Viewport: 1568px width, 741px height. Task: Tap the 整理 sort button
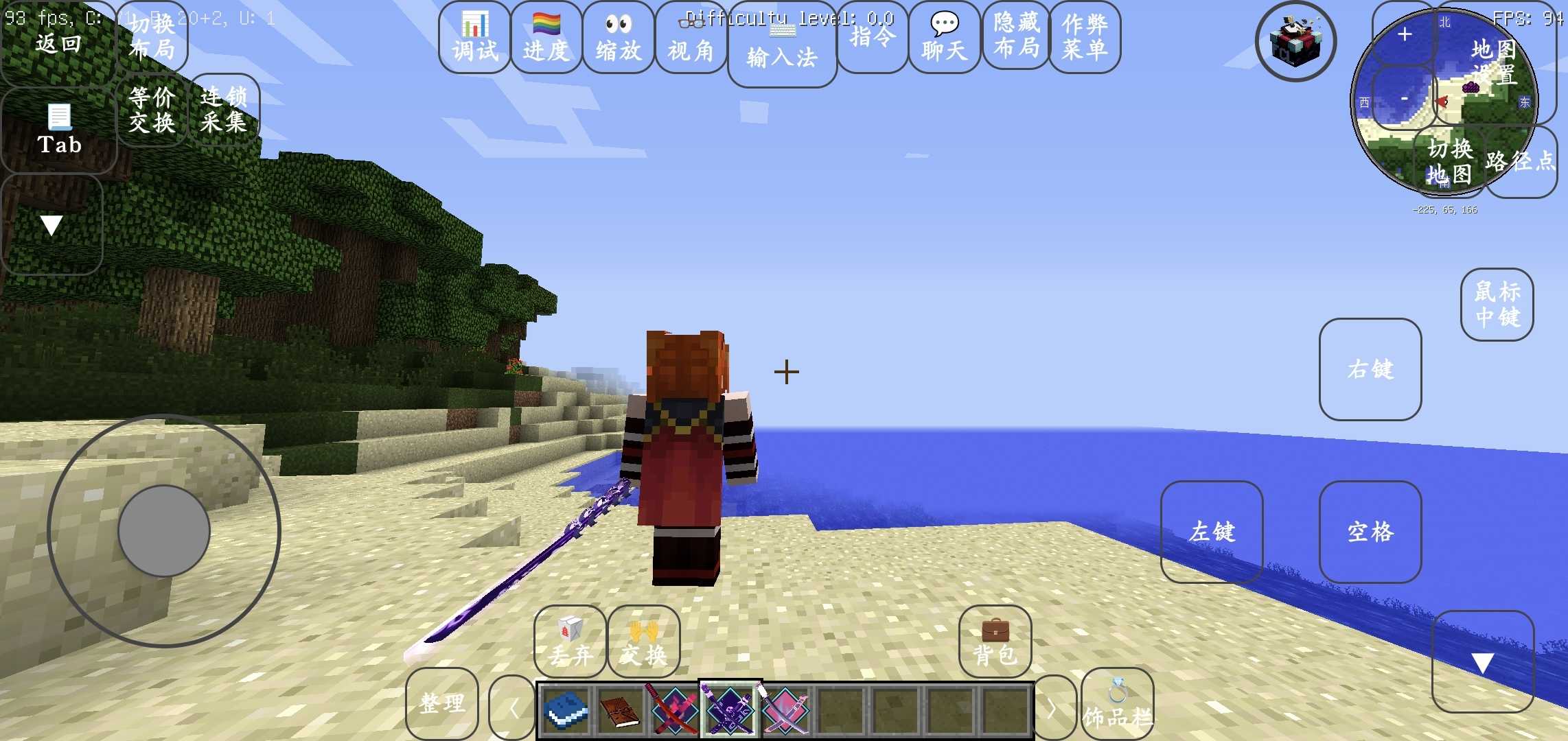pyautogui.click(x=441, y=703)
